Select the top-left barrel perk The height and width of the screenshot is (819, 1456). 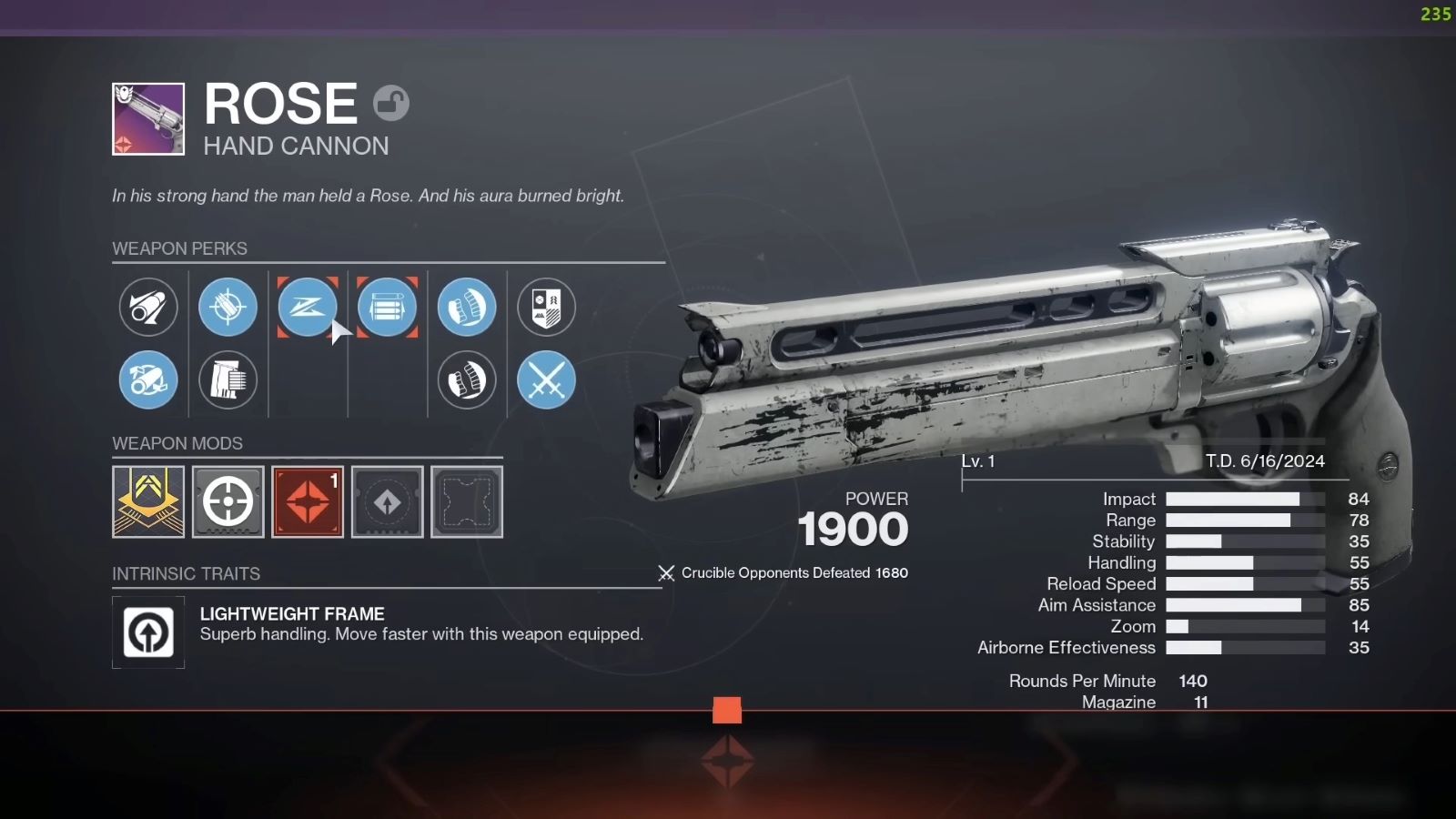coord(148,308)
